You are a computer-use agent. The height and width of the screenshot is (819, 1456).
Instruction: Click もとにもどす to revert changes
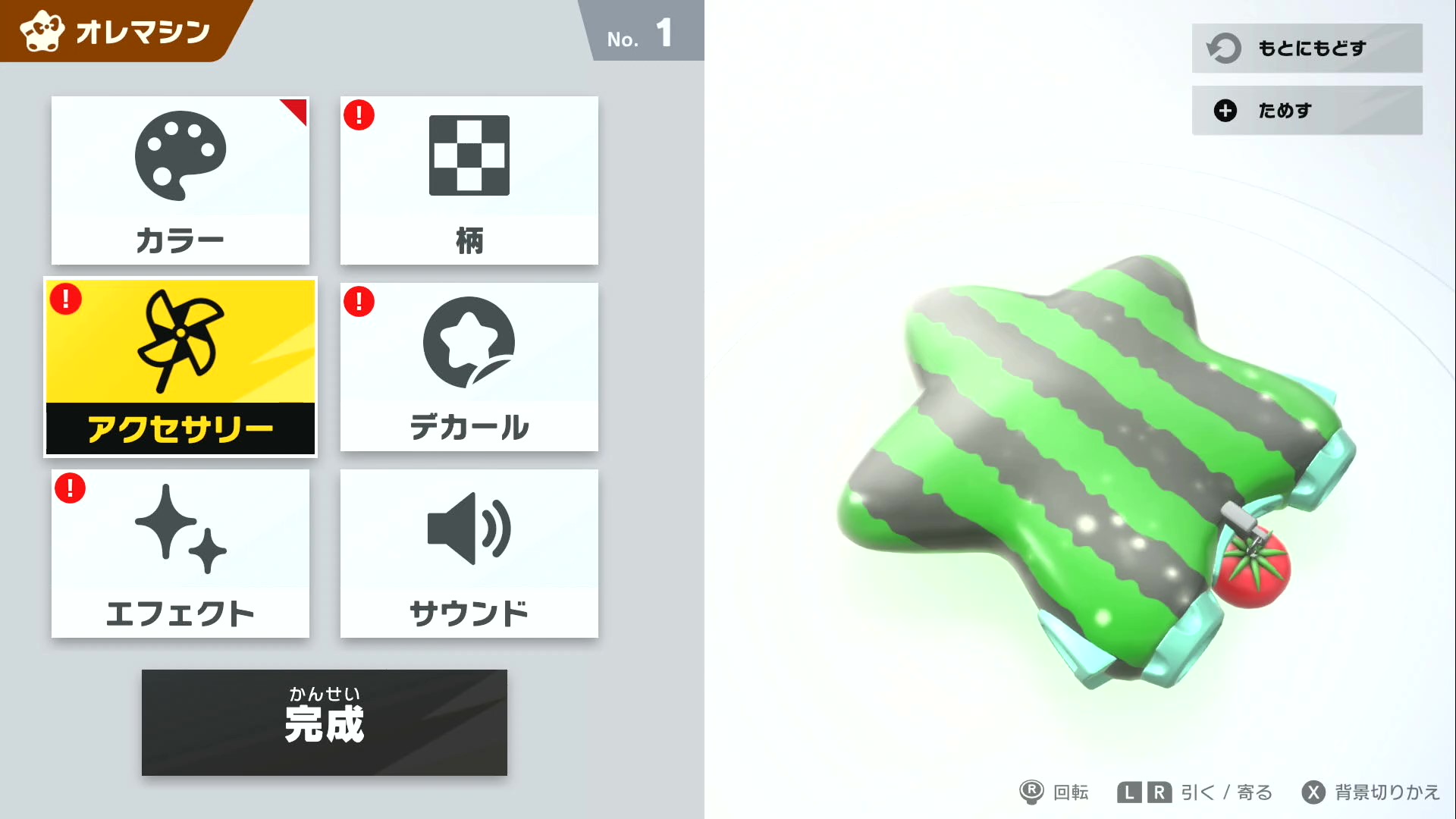coord(1306,48)
